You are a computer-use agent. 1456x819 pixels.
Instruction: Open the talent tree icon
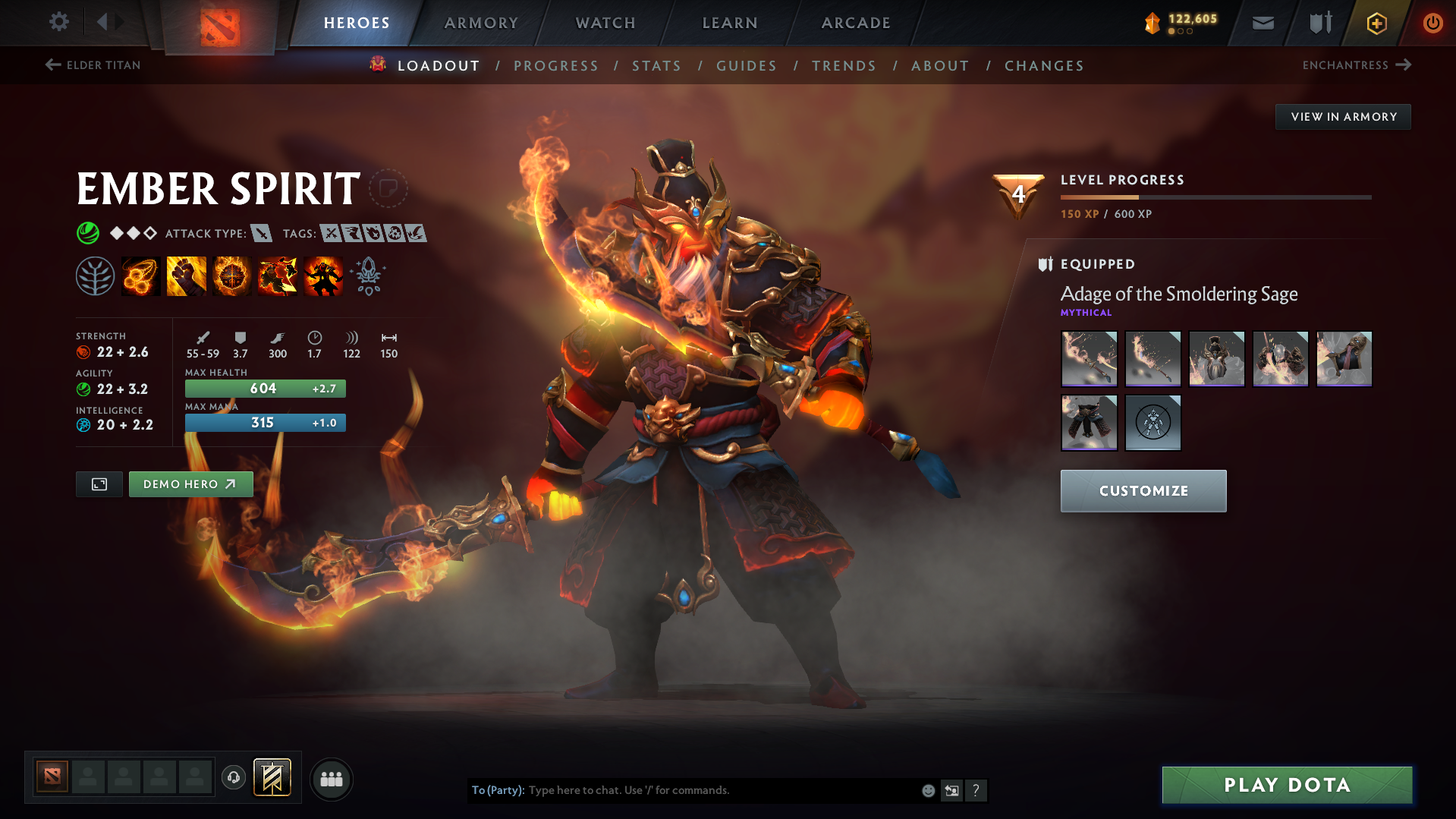(x=95, y=276)
